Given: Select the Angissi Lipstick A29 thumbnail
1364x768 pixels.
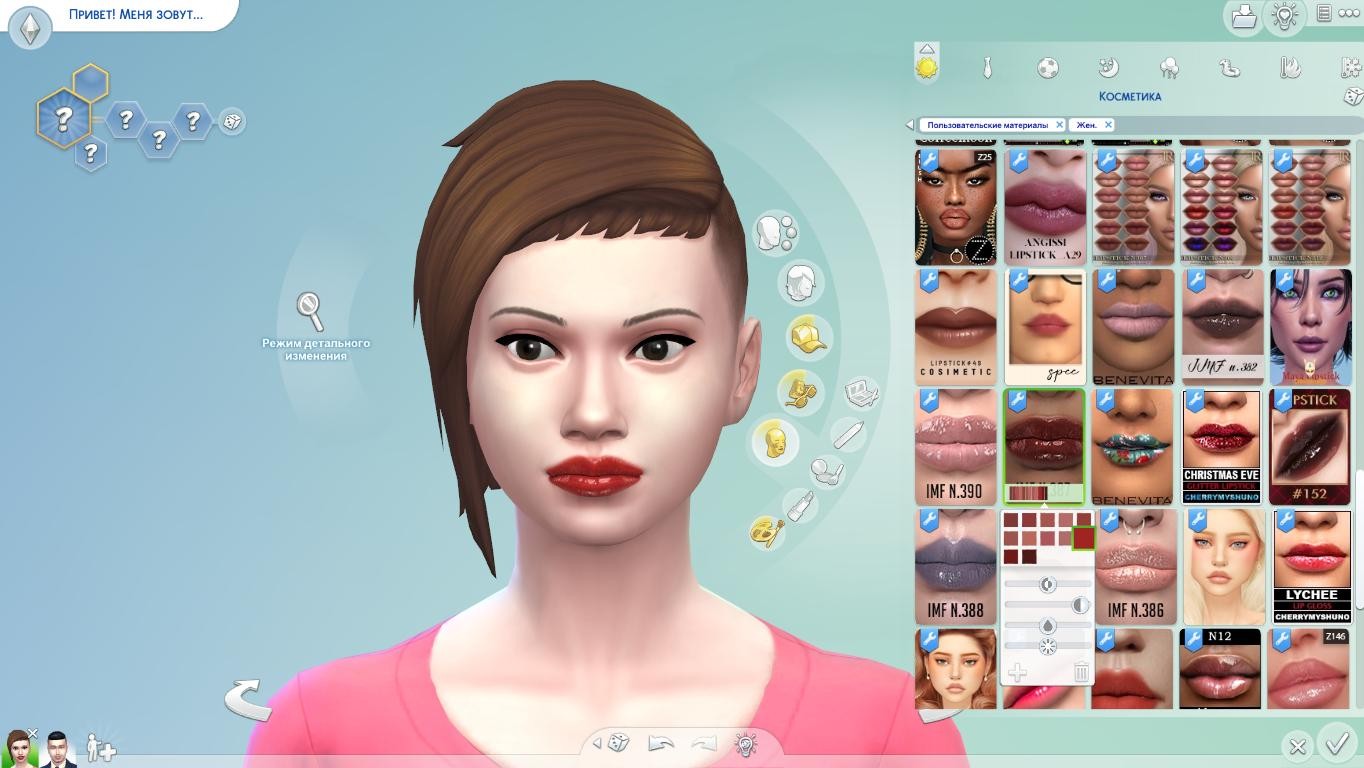Looking at the screenshot, I should (x=1045, y=207).
